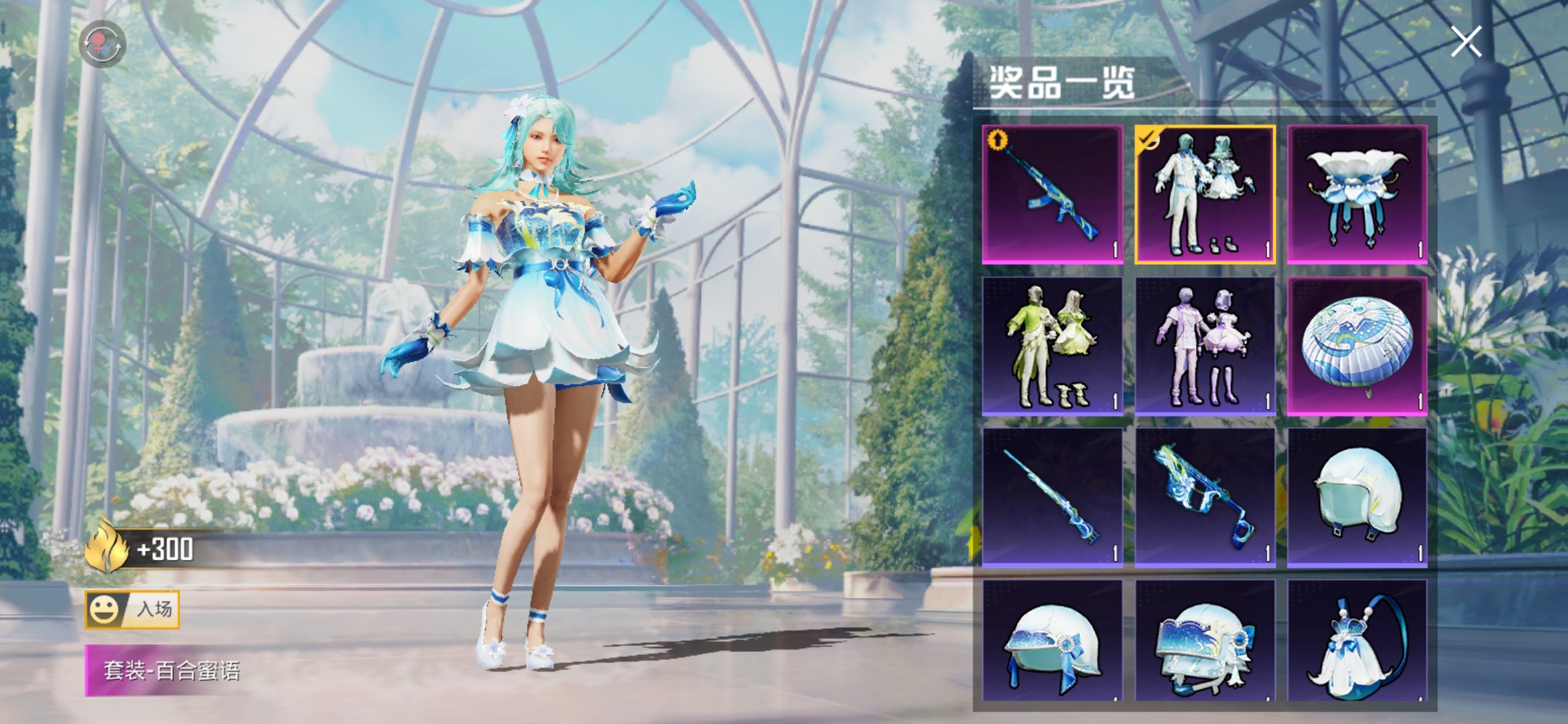1568x724 pixels.
Task: Select the blue Vector SMG skin
Action: pos(1205,498)
